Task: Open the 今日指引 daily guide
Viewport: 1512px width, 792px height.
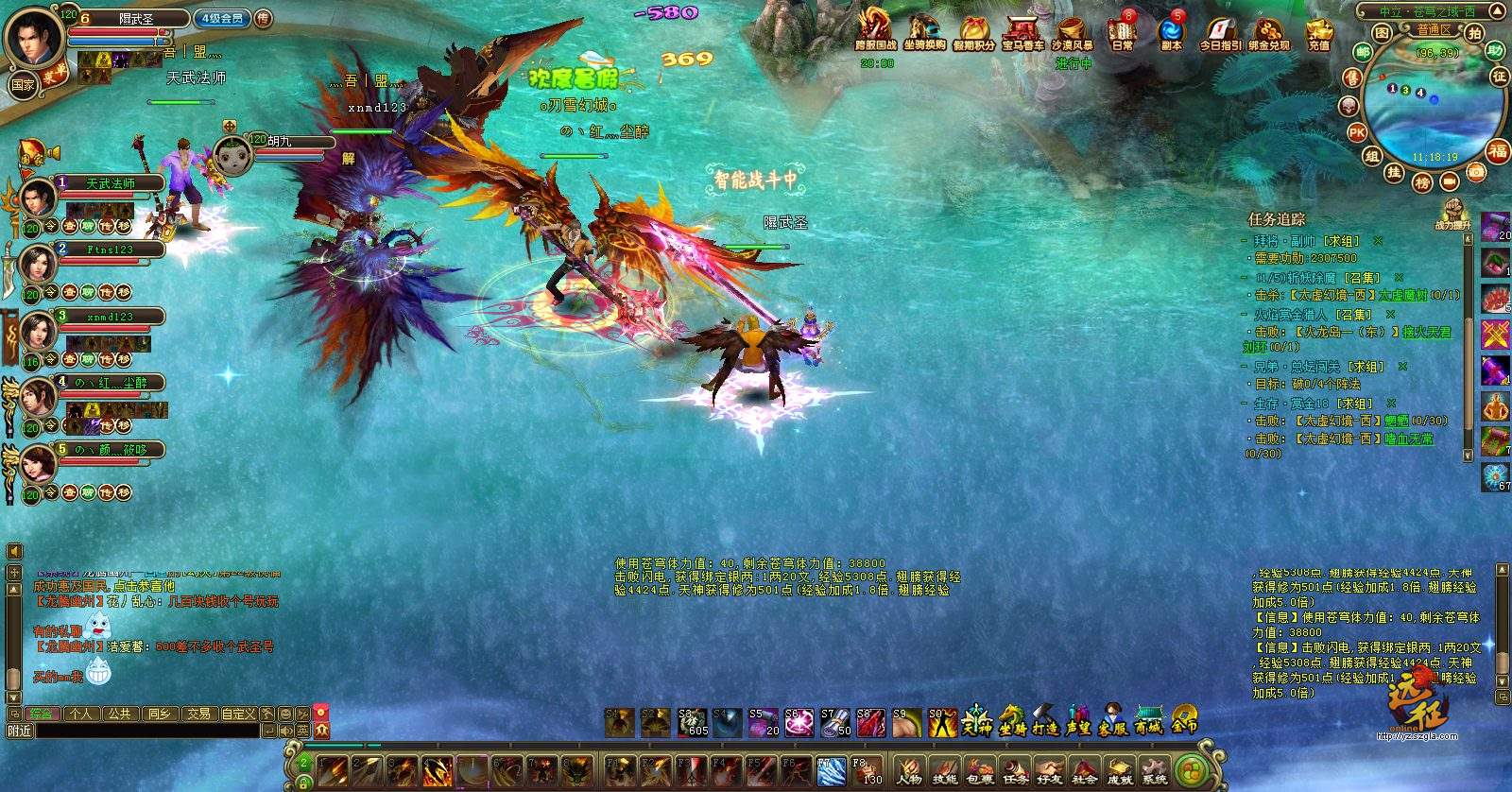Action: 1220,31
